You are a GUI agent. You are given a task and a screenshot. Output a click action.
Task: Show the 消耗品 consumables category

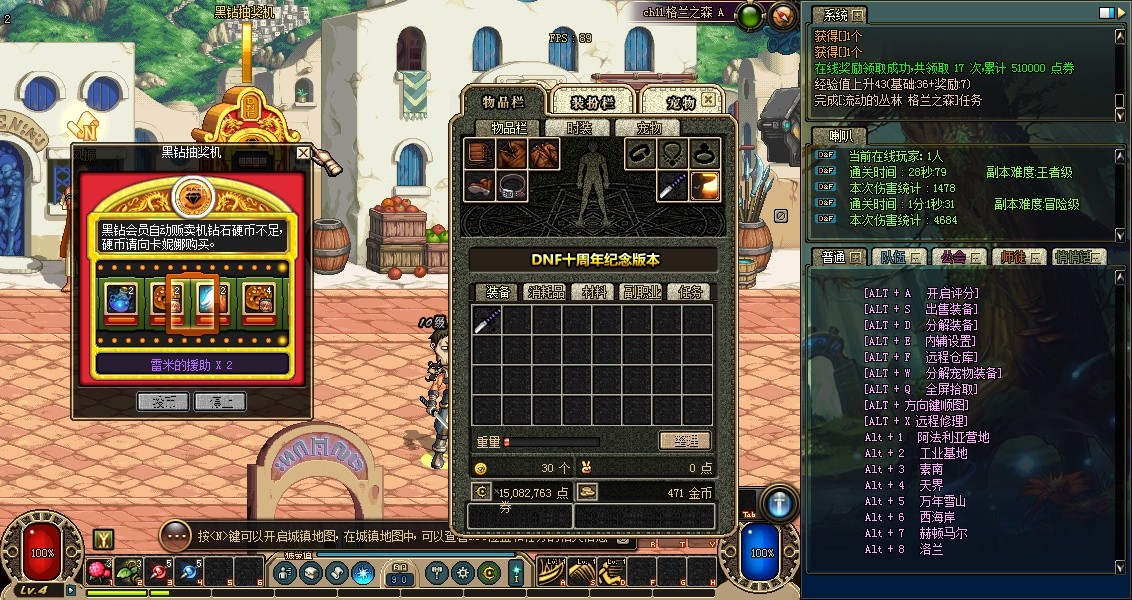(x=547, y=292)
